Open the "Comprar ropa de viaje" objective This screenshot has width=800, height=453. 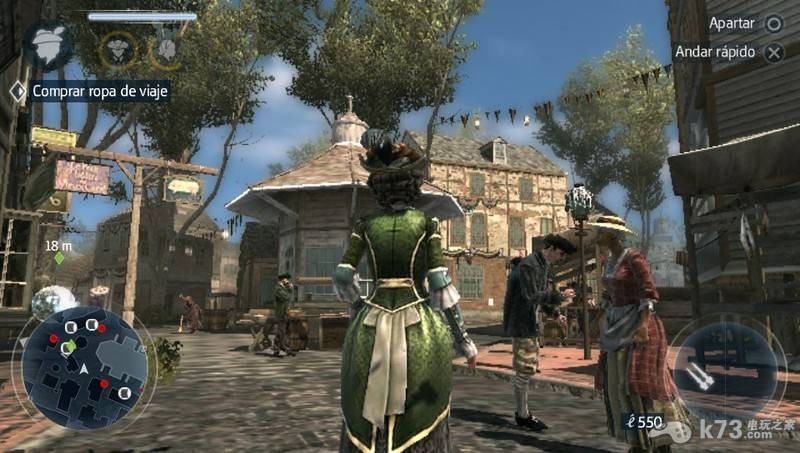(x=100, y=91)
